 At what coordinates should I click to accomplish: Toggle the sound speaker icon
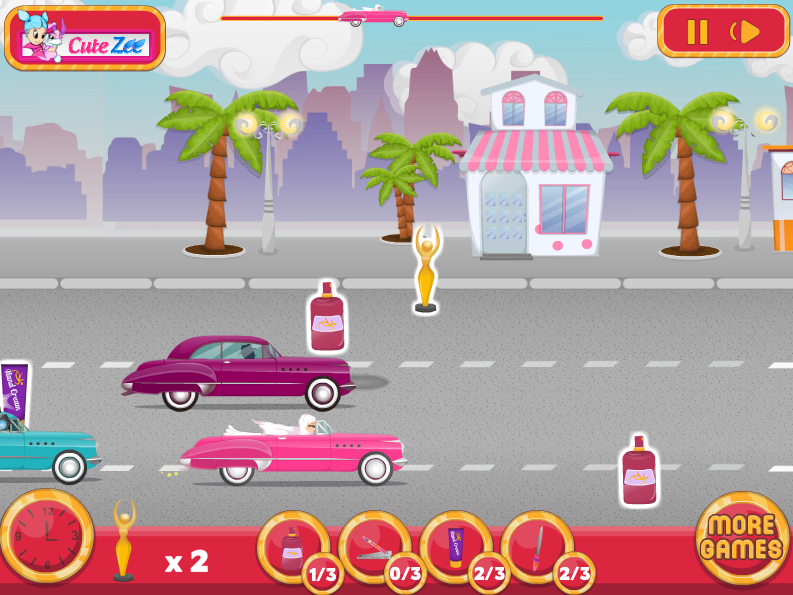(x=747, y=32)
